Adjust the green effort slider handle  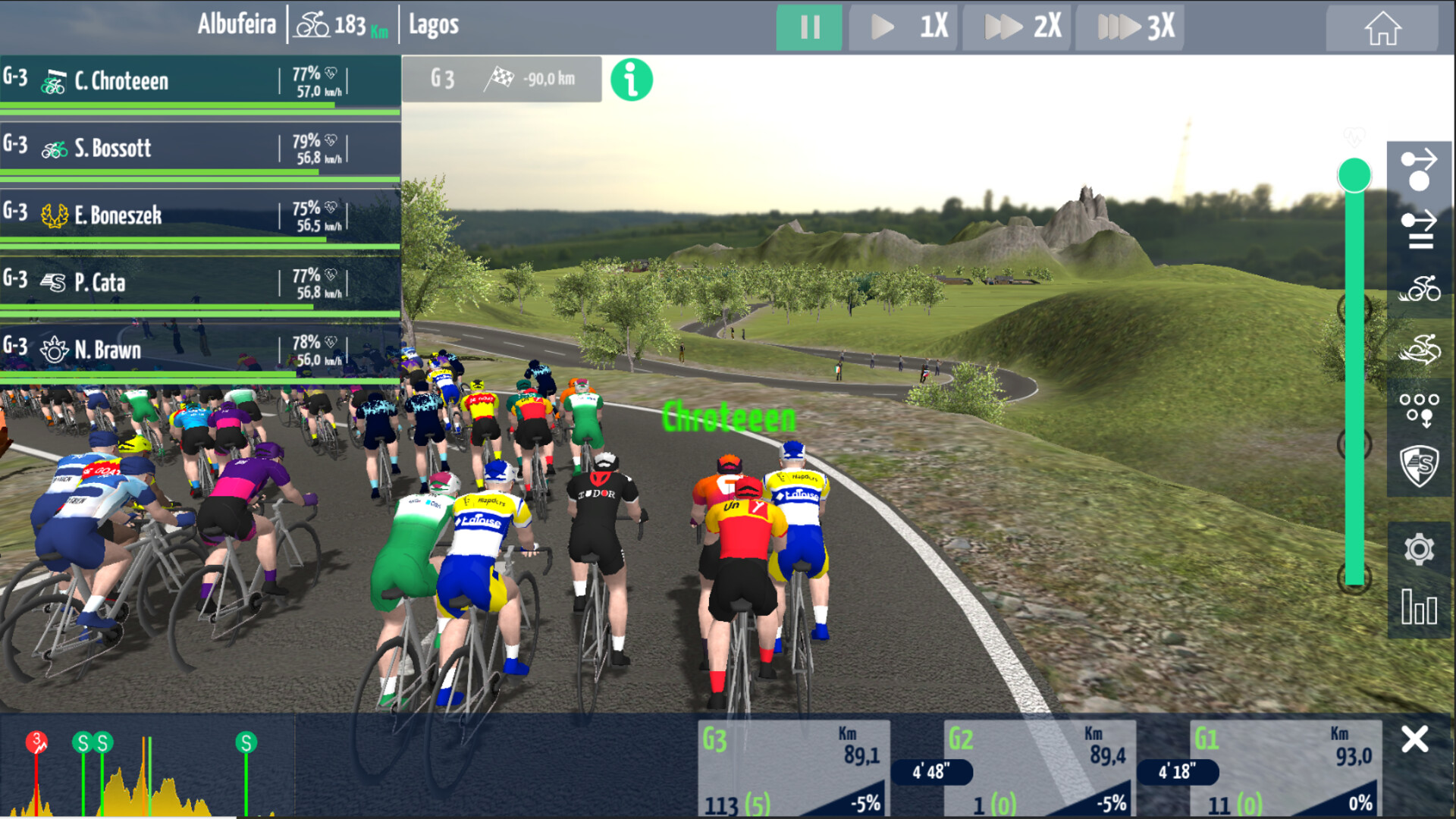(1354, 176)
